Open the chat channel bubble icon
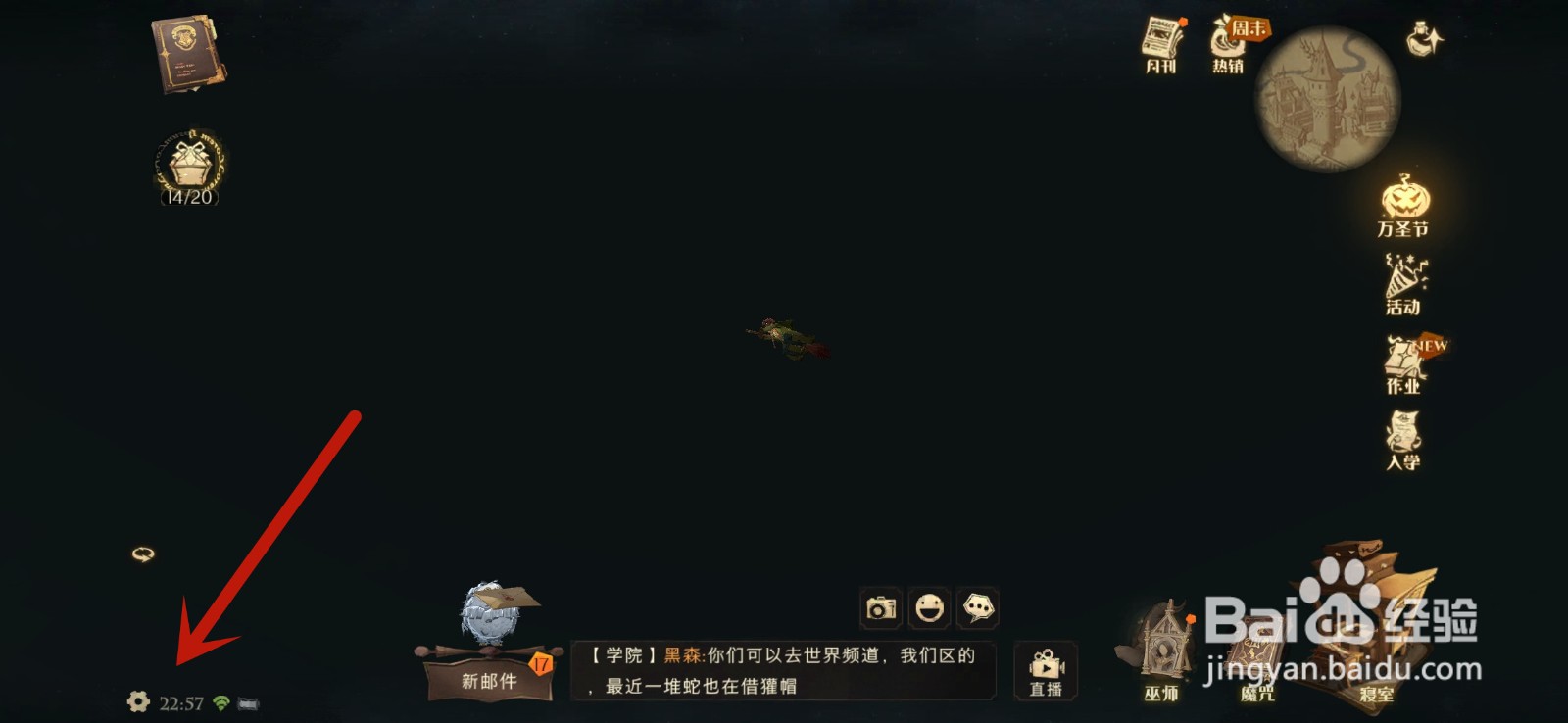This screenshot has height=723, width=1568. (x=977, y=609)
